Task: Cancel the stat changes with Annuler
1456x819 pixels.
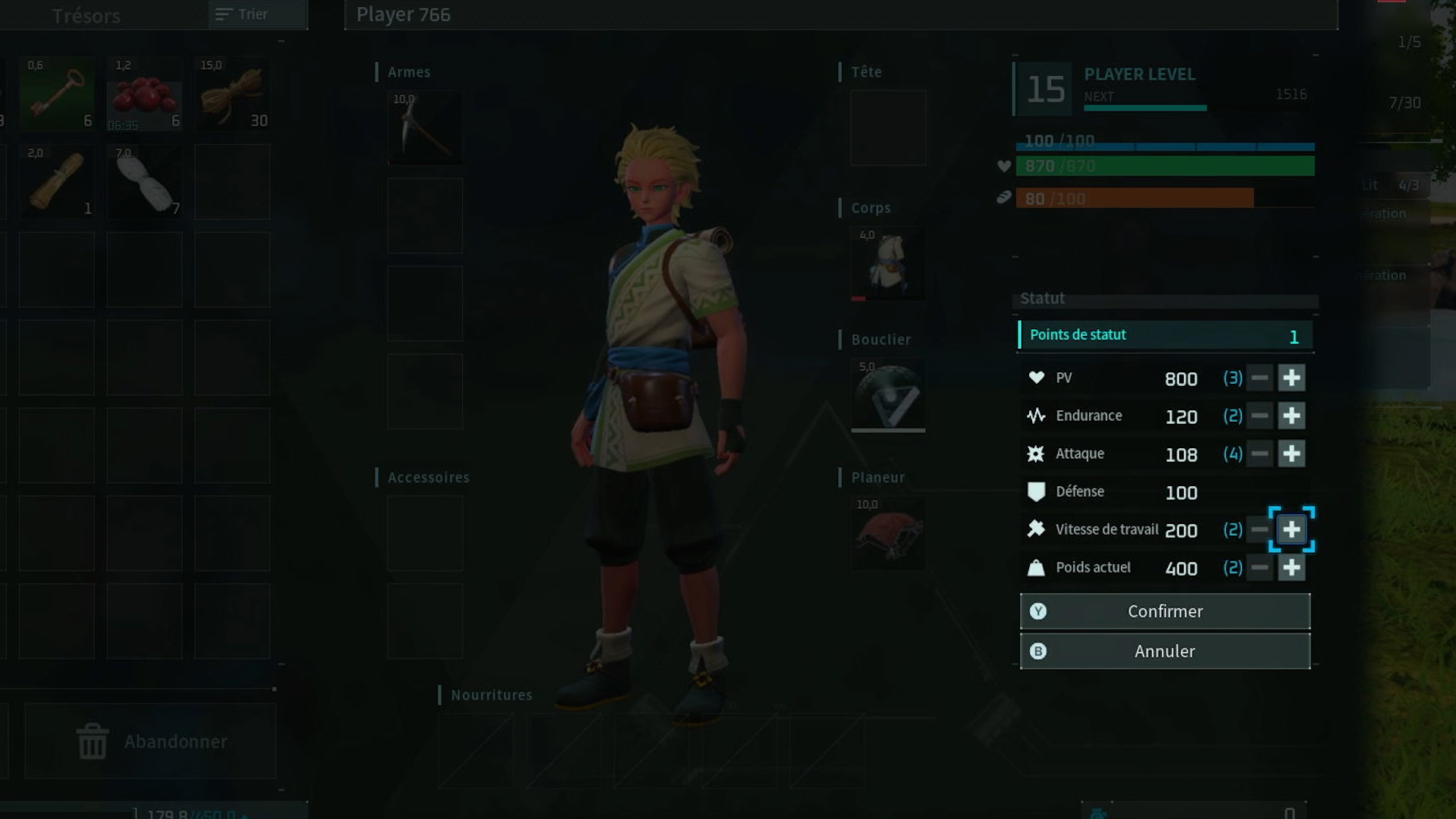Action: click(x=1165, y=651)
